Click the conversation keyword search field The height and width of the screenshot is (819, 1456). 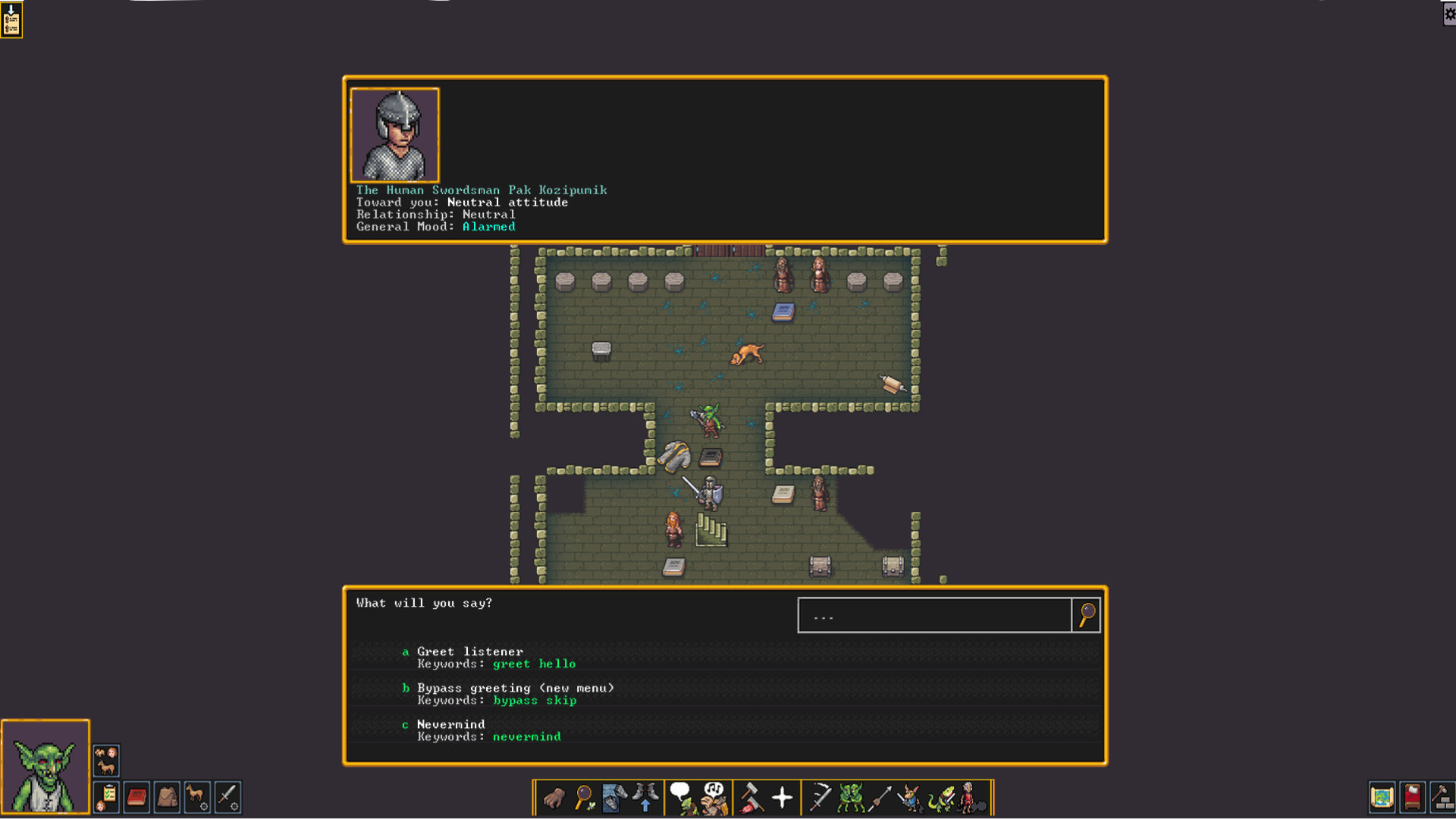point(934,615)
